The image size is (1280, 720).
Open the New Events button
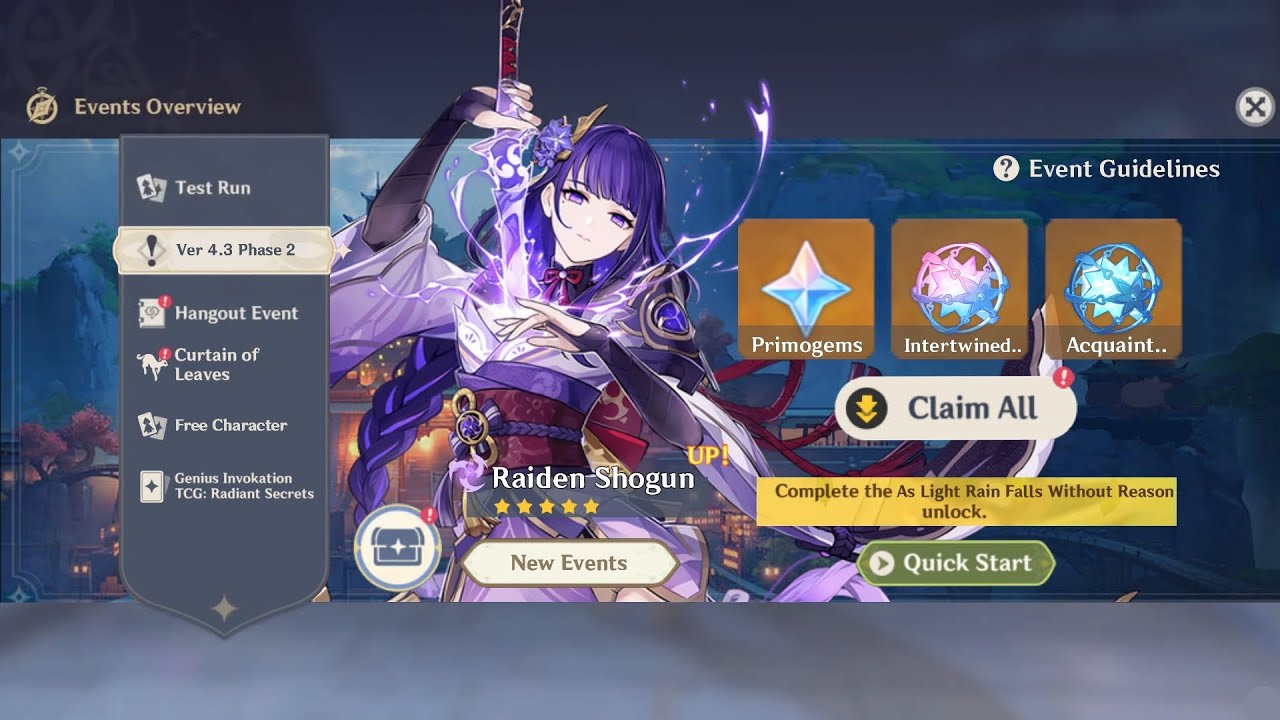pyautogui.click(x=569, y=563)
